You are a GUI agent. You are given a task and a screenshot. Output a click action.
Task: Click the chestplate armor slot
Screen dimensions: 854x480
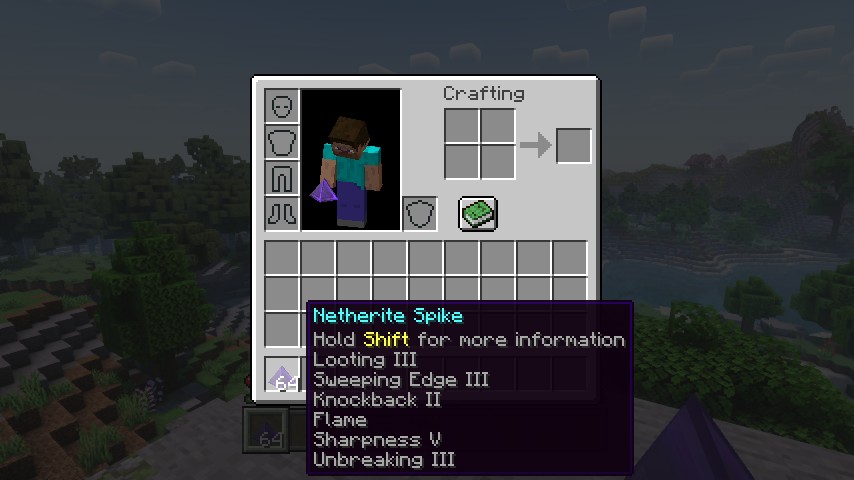coord(282,142)
